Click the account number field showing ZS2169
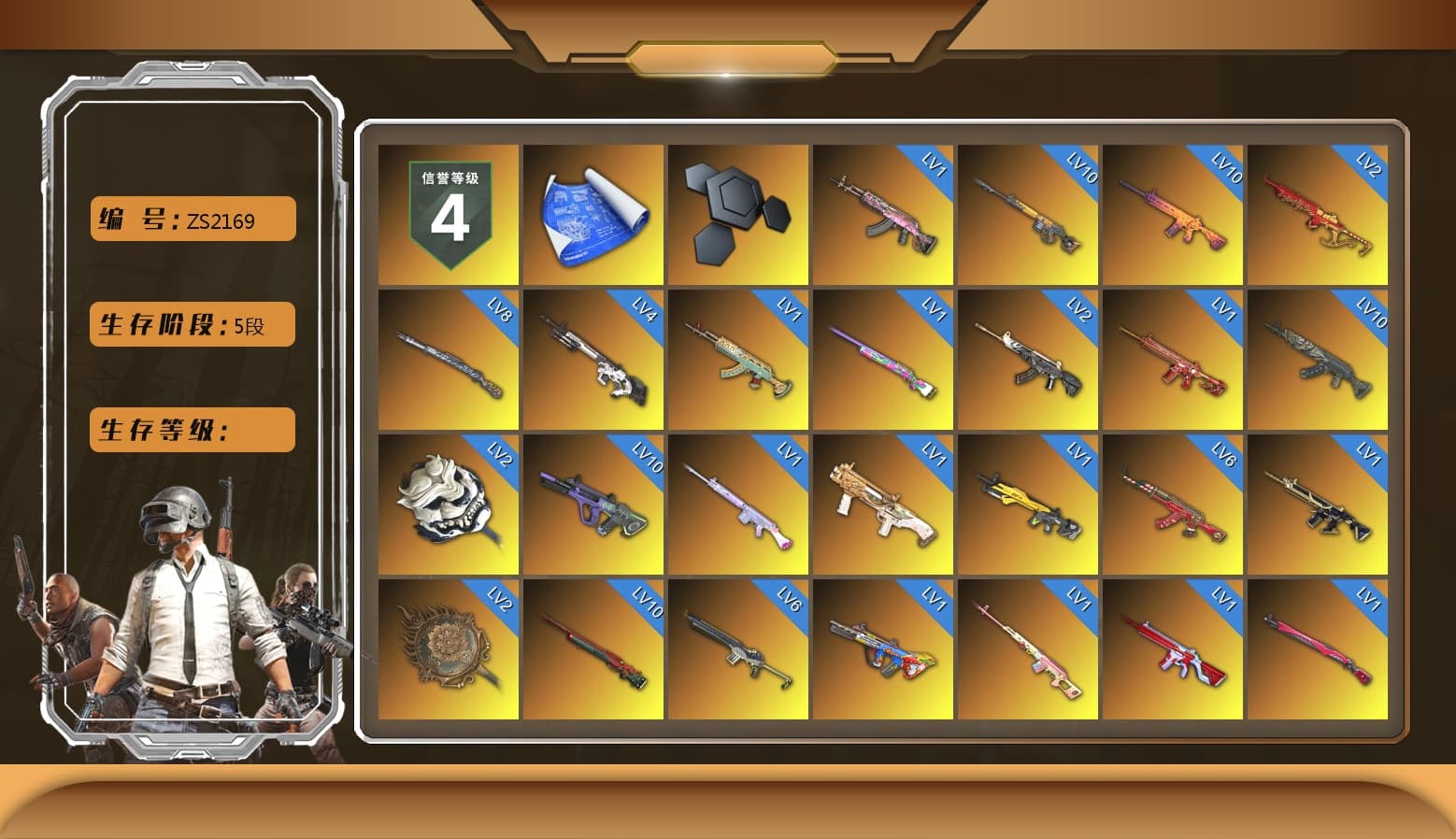This screenshot has height=839, width=1456. [x=192, y=220]
